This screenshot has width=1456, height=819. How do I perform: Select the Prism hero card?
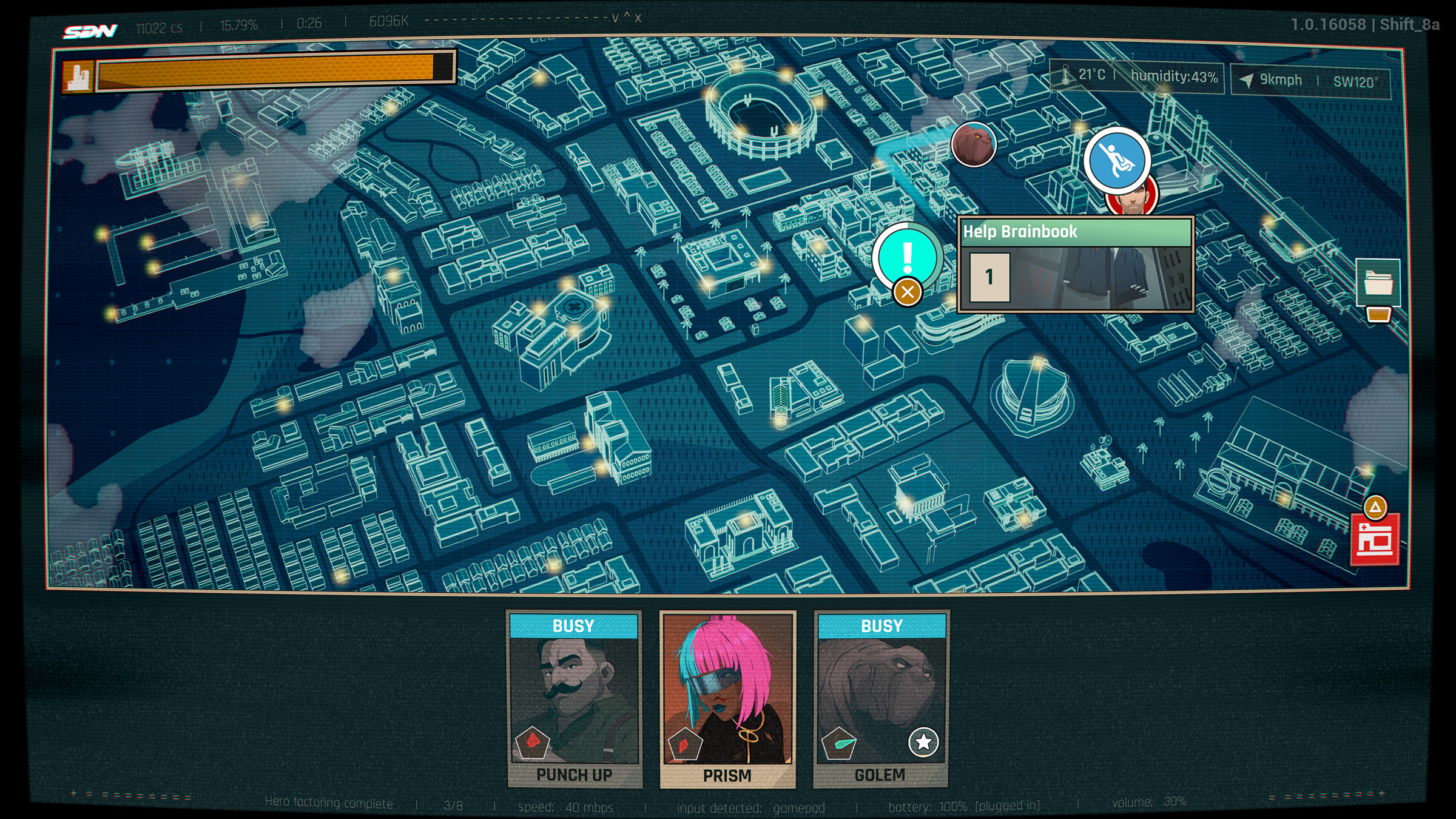click(727, 699)
